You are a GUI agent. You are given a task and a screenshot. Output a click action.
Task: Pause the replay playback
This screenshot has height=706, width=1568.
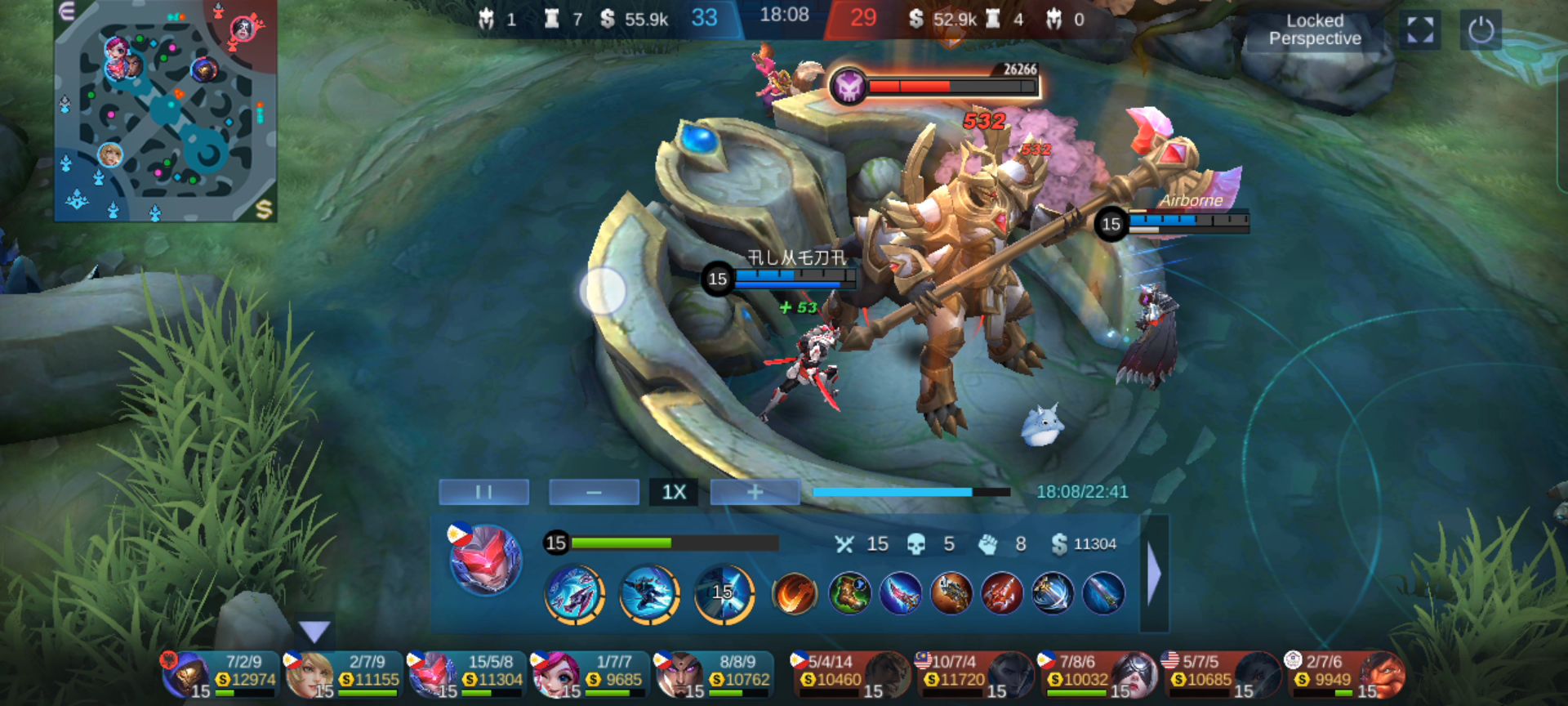tap(483, 492)
